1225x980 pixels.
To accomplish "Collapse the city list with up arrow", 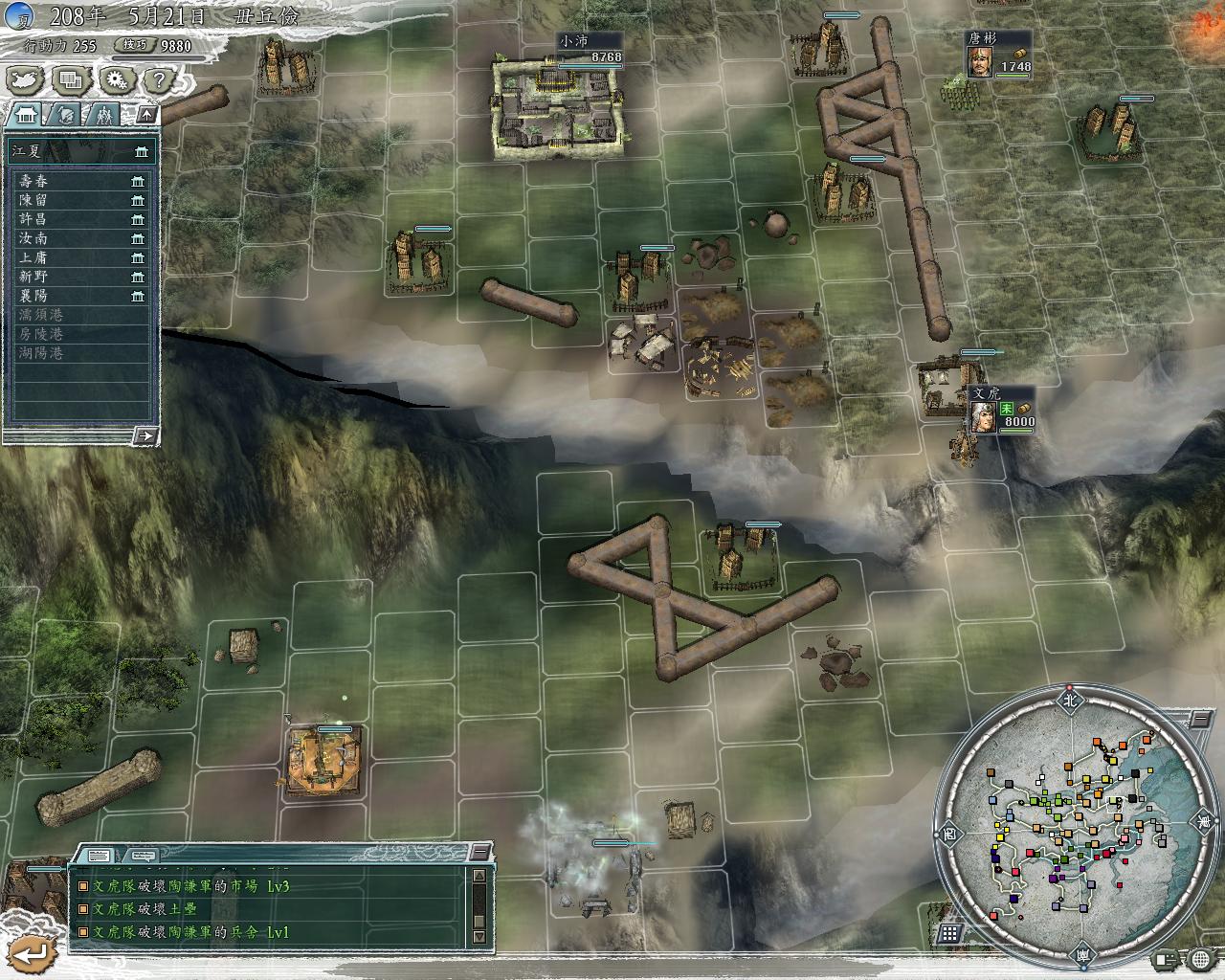I will tap(146, 115).
